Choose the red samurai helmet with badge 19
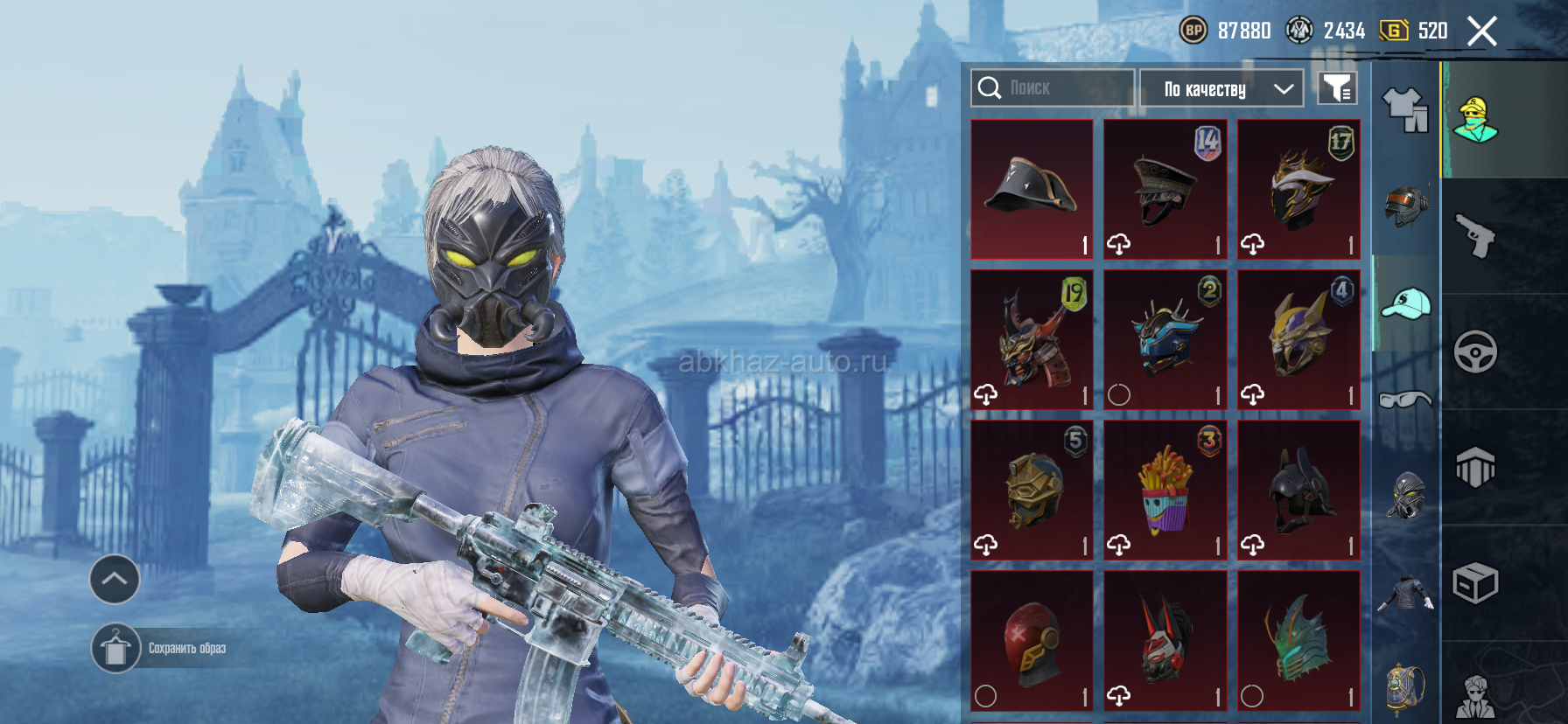The width and height of the screenshot is (1568, 724). (1032, 339)
